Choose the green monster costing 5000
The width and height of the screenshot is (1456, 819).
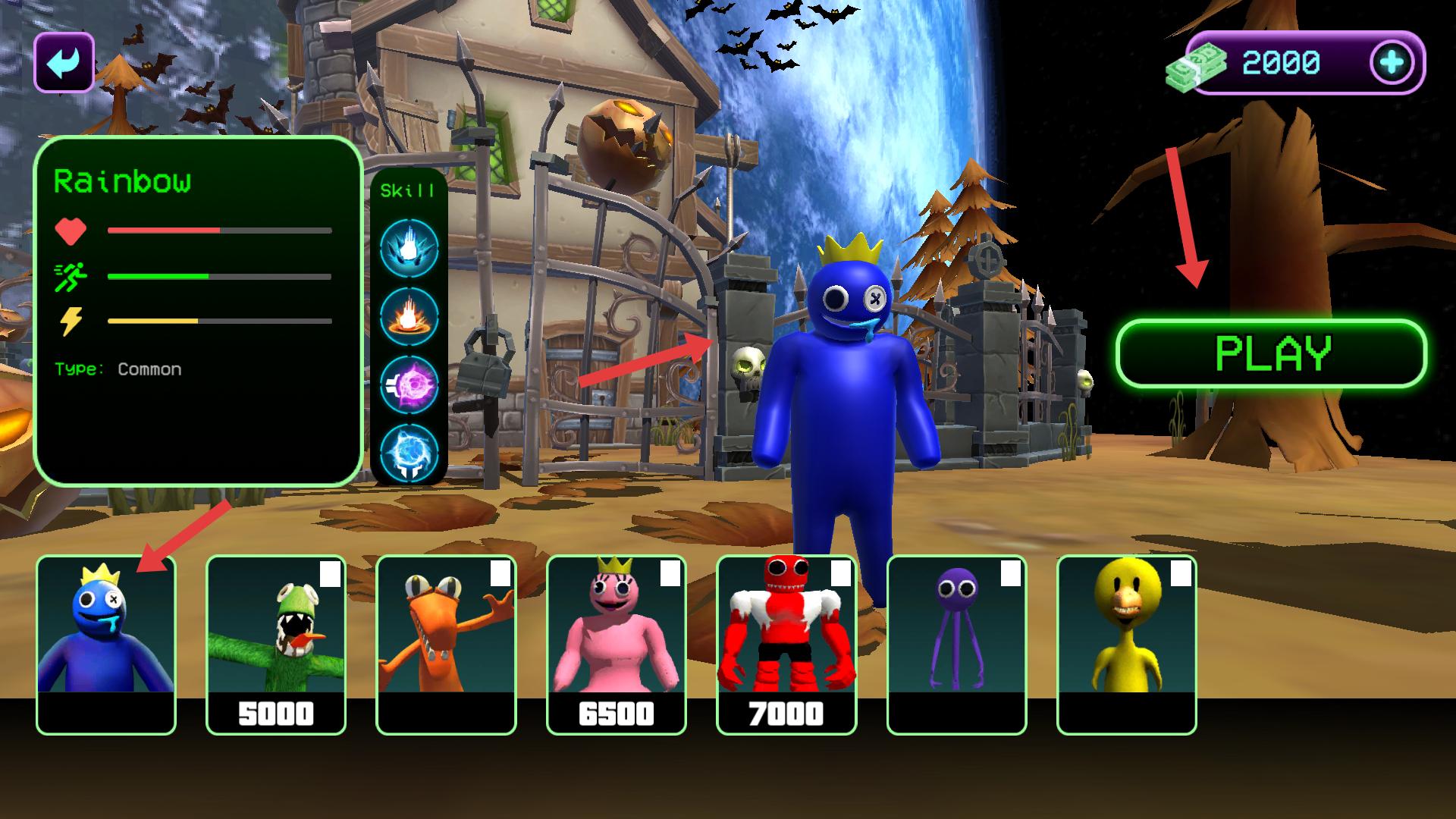coord(276,645)
